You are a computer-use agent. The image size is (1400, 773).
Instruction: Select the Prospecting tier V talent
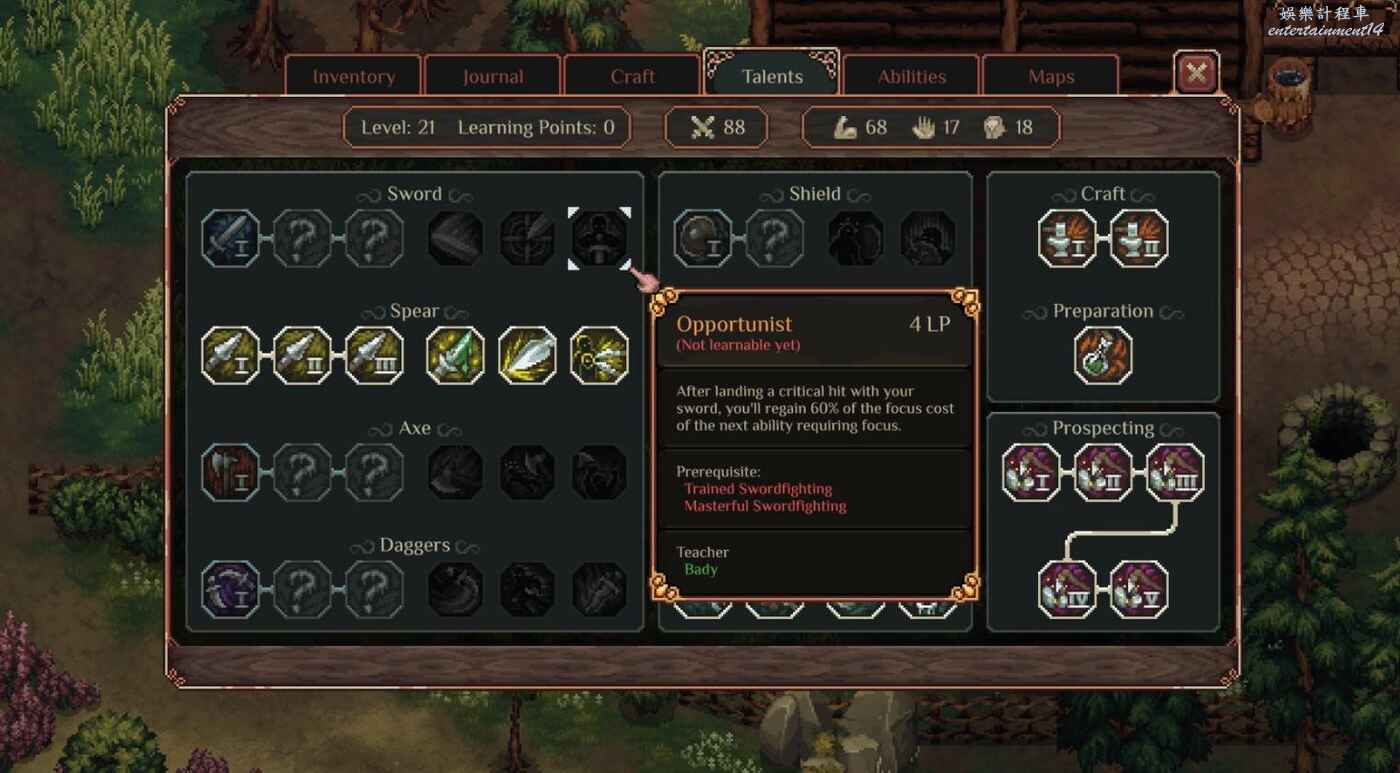1139,589
